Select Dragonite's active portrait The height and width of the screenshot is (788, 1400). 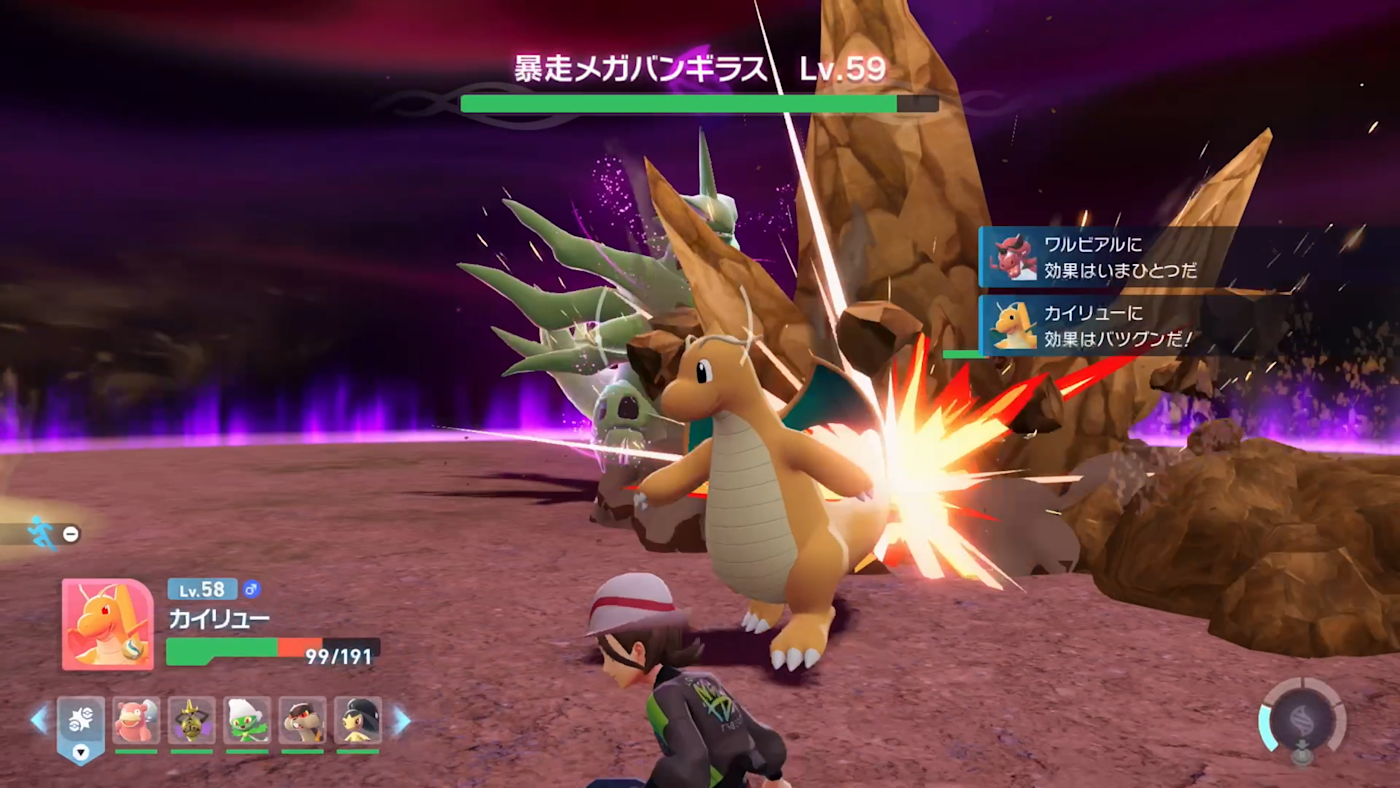tap(108, 624)
